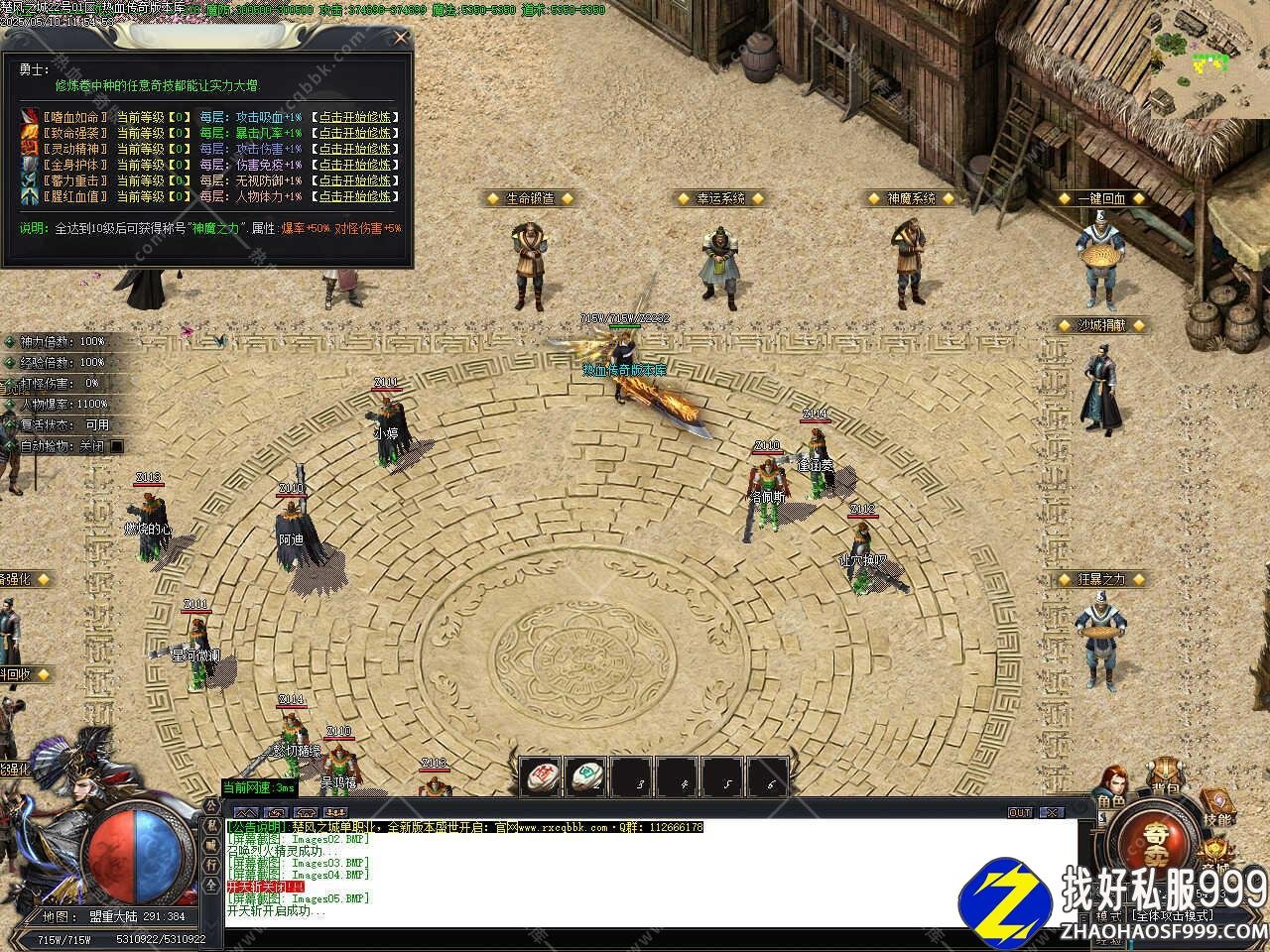Open the 背包 backpack
Image resolution: width=1270 pixels, height=952 pixels.
click(x=1165, y=779)
